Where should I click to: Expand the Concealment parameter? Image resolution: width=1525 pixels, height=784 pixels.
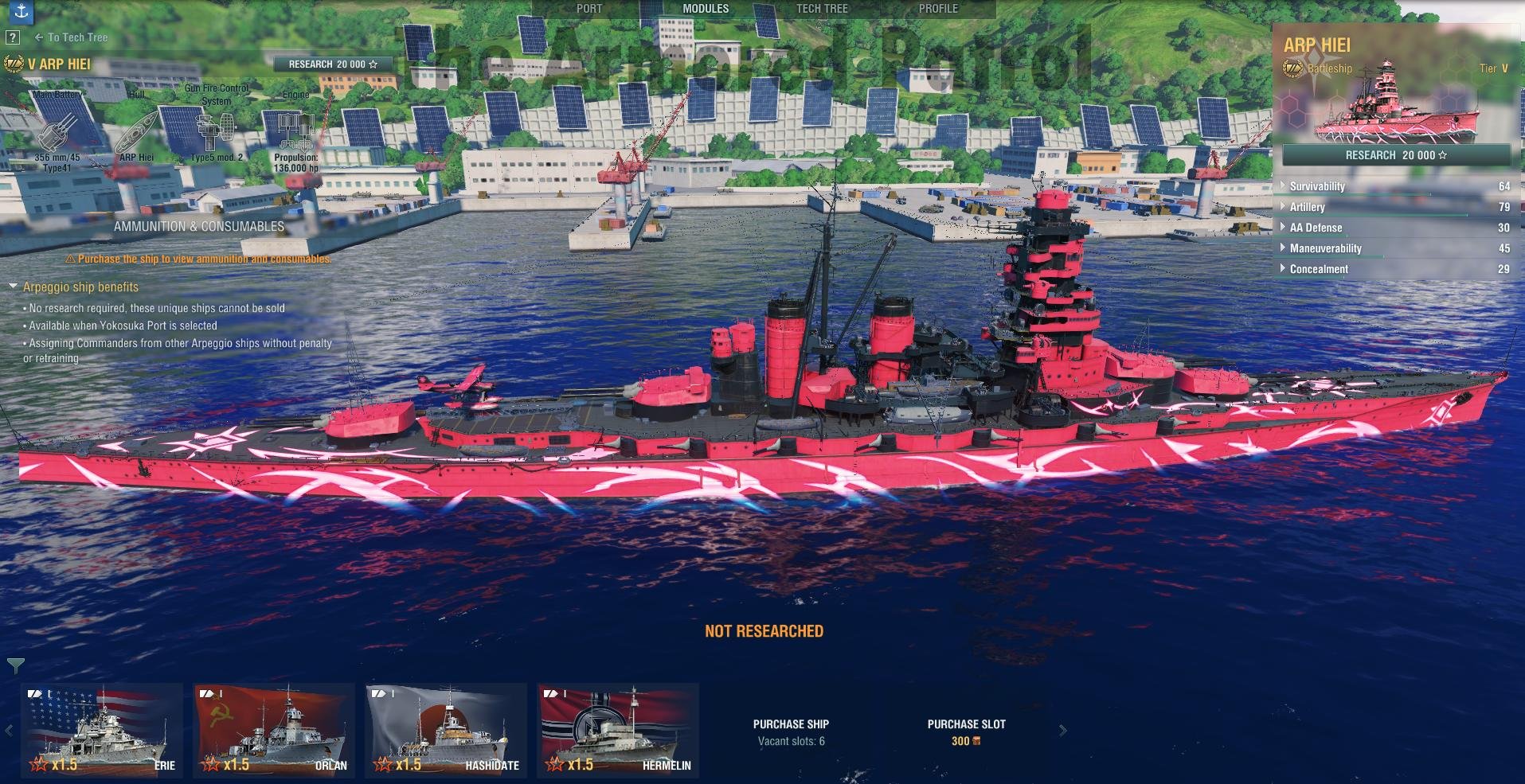coord(1319,269)
